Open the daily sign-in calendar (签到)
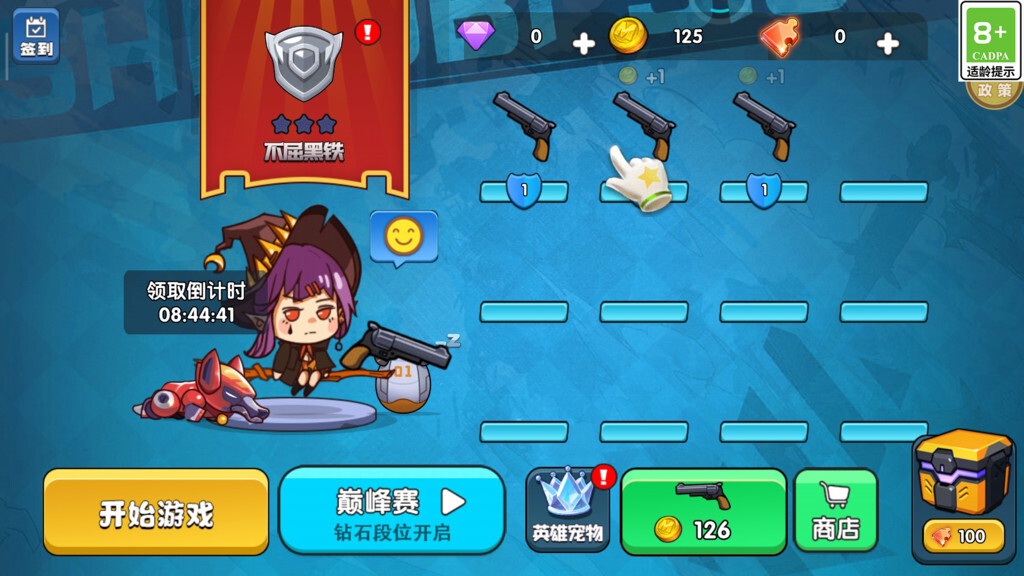 (36, 36)
